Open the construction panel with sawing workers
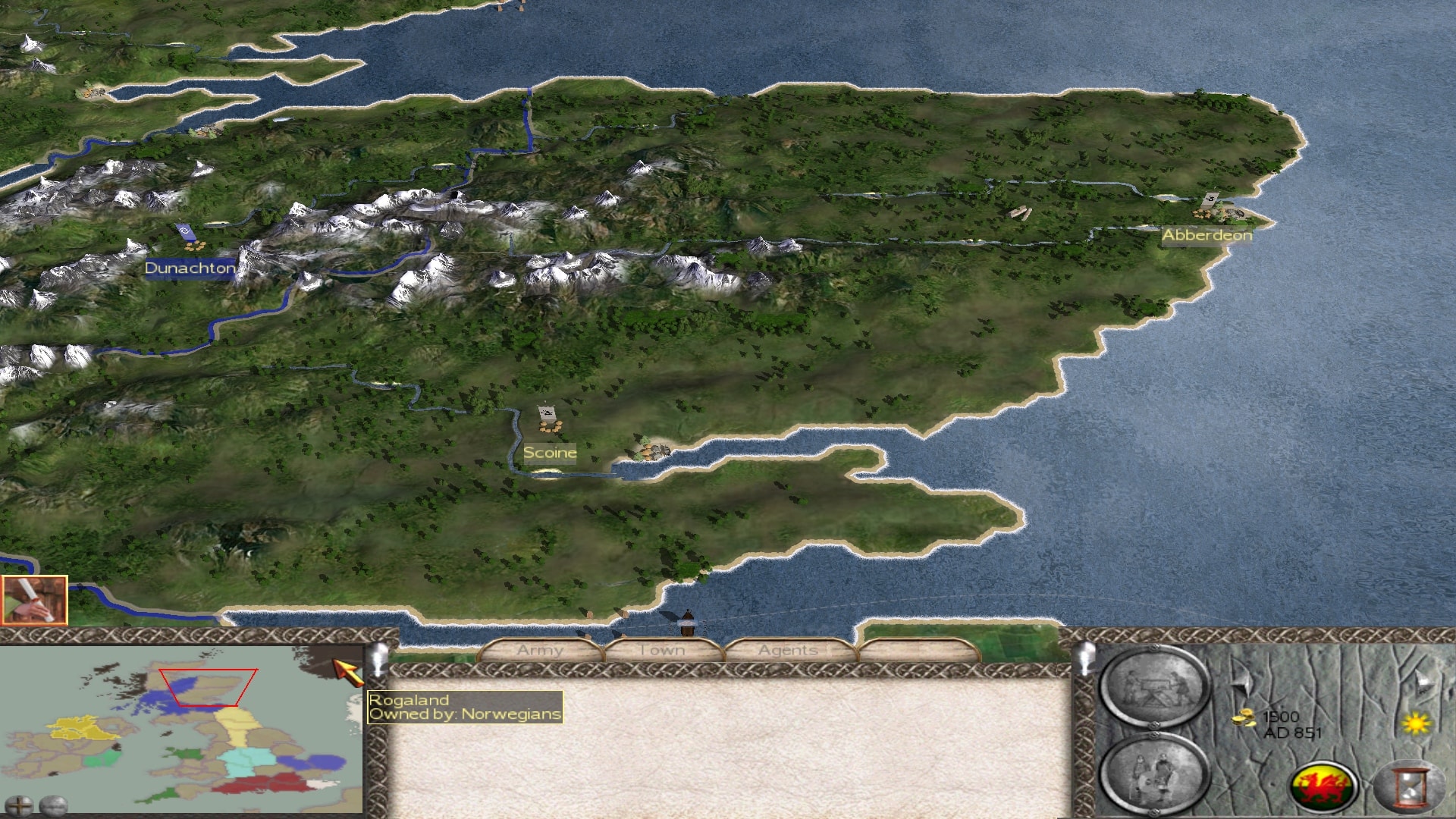1456x819 pixels. (x=1153, y=688)
